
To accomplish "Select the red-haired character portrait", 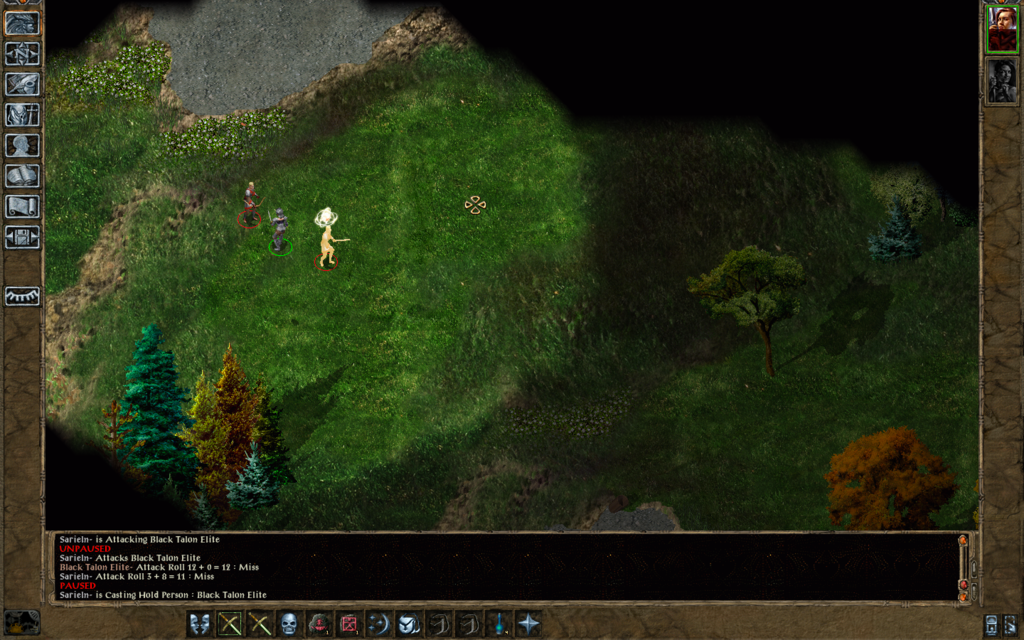I will (1002, 30).
